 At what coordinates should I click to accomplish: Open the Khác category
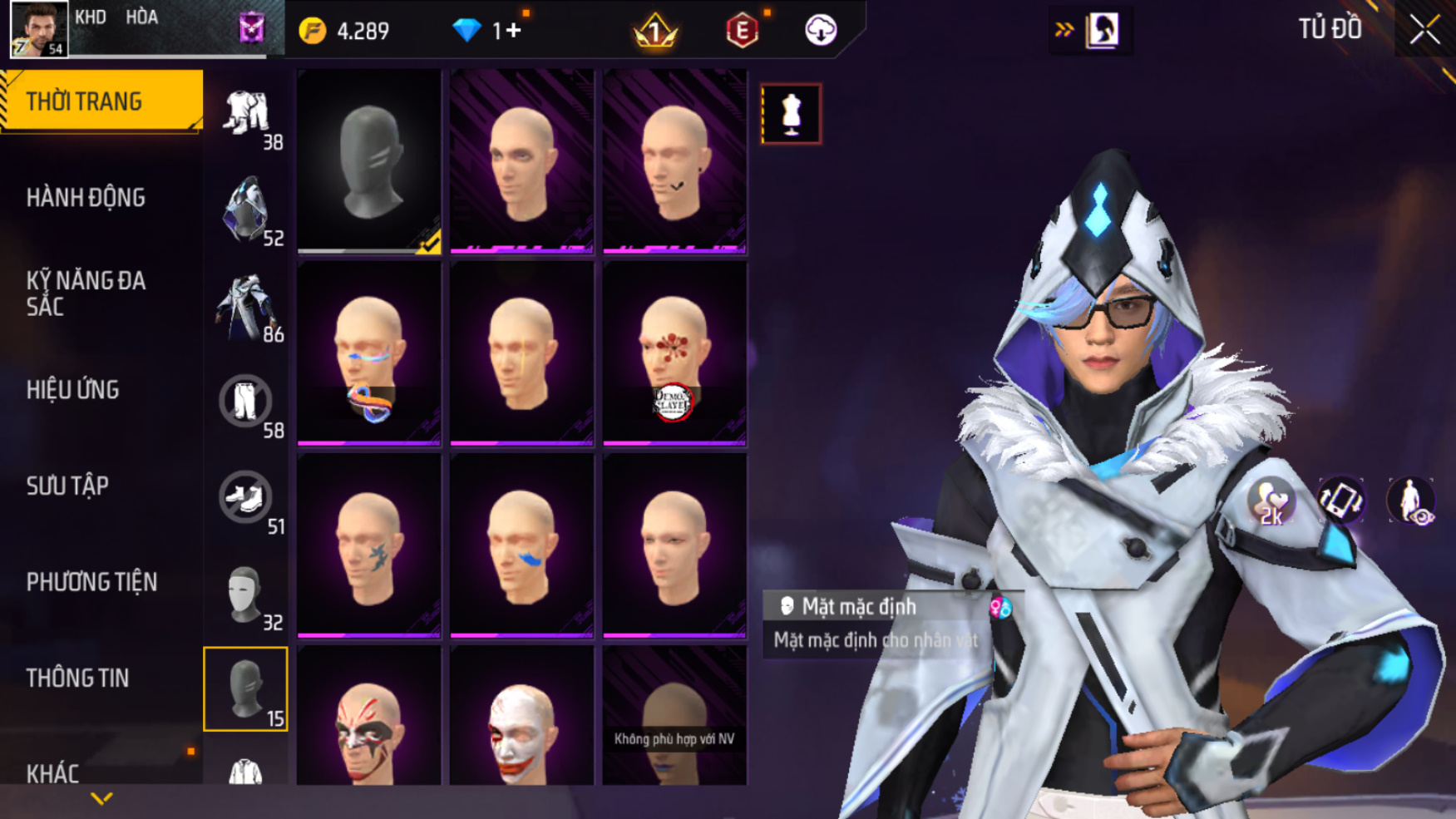53,773
